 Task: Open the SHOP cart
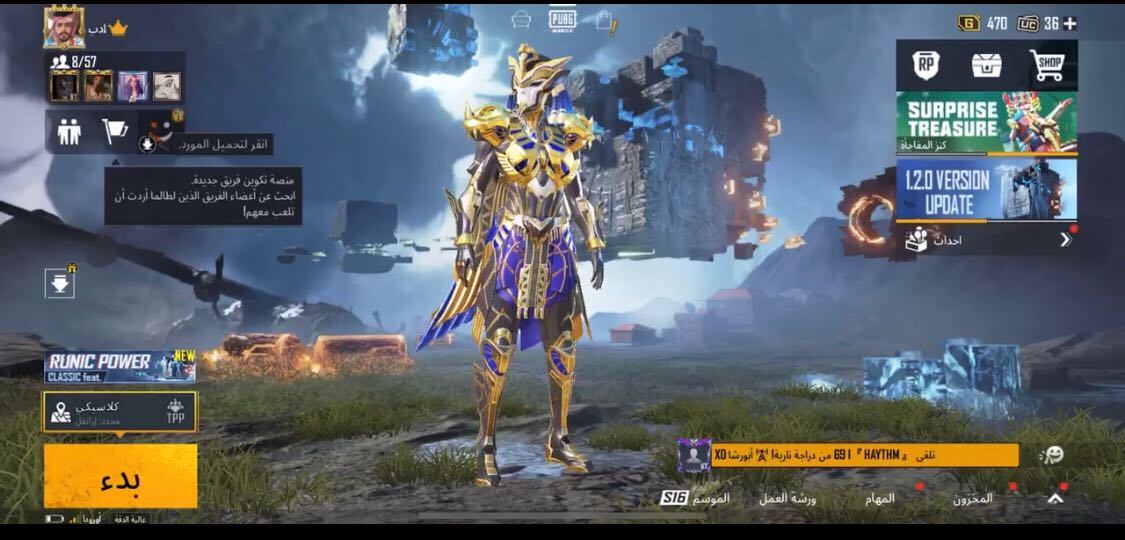1047,66
